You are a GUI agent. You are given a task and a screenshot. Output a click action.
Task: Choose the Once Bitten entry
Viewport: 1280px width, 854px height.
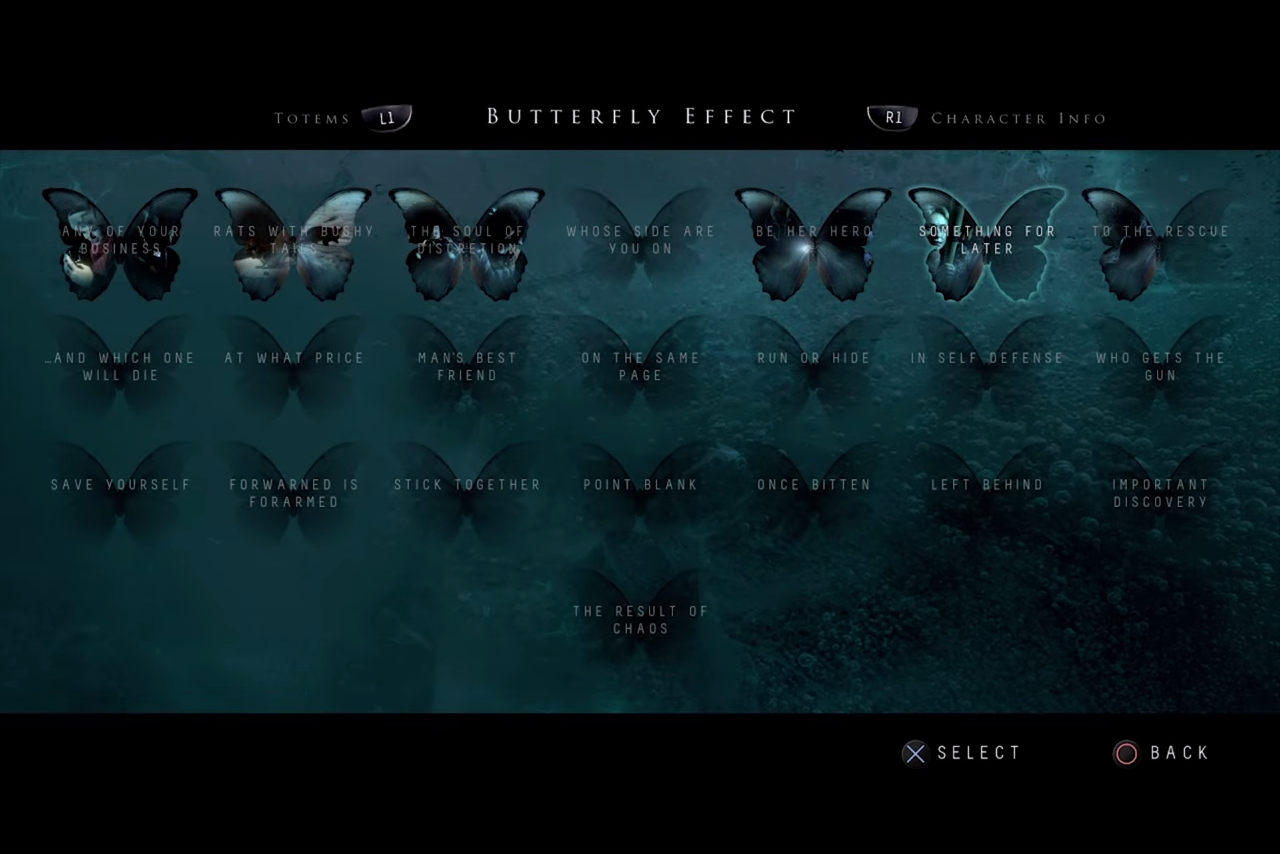(814, 493)
